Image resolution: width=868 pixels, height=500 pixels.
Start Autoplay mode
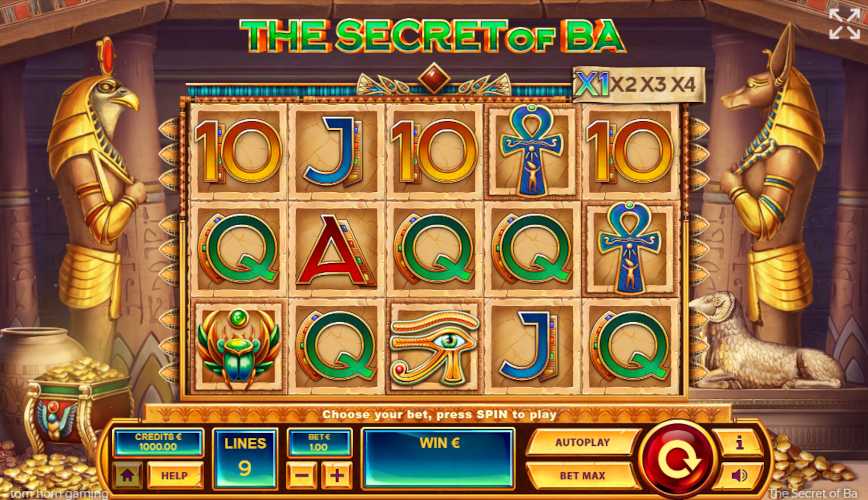[x=582, y=441]
